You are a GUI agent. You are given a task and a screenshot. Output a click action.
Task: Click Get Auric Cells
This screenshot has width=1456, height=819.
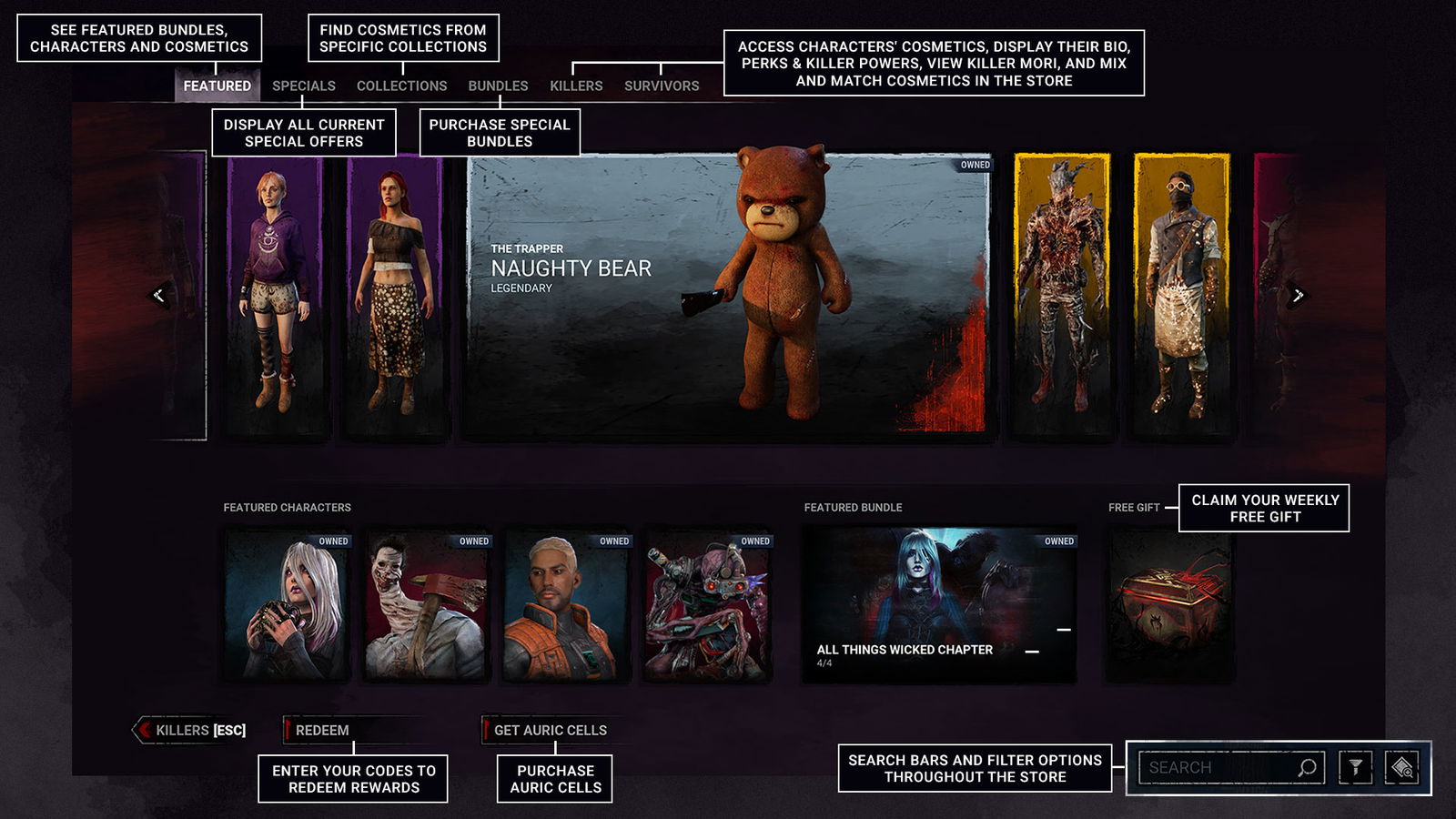[549, 730]
